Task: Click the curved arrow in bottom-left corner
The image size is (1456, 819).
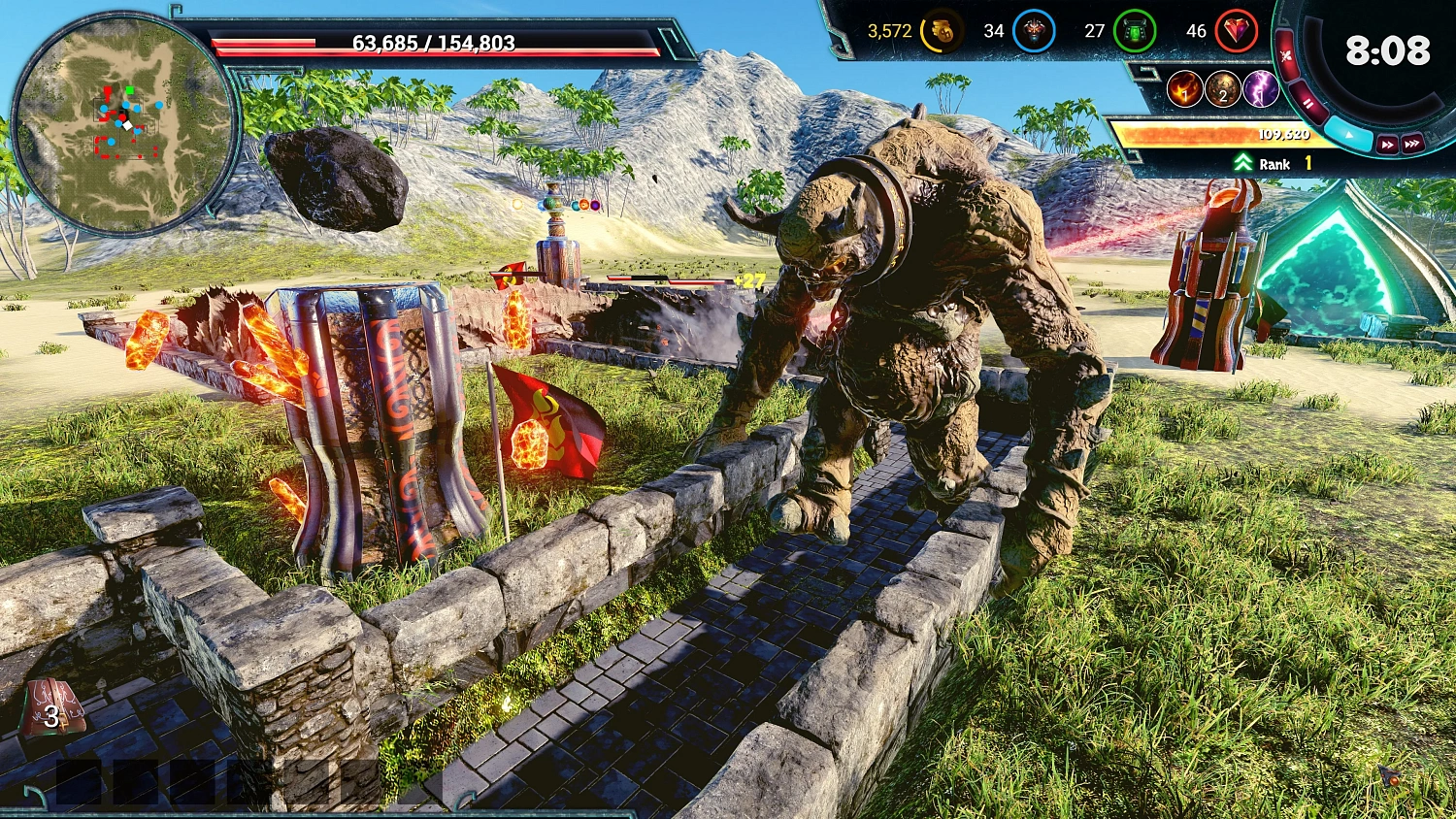Action: (32, 796)
